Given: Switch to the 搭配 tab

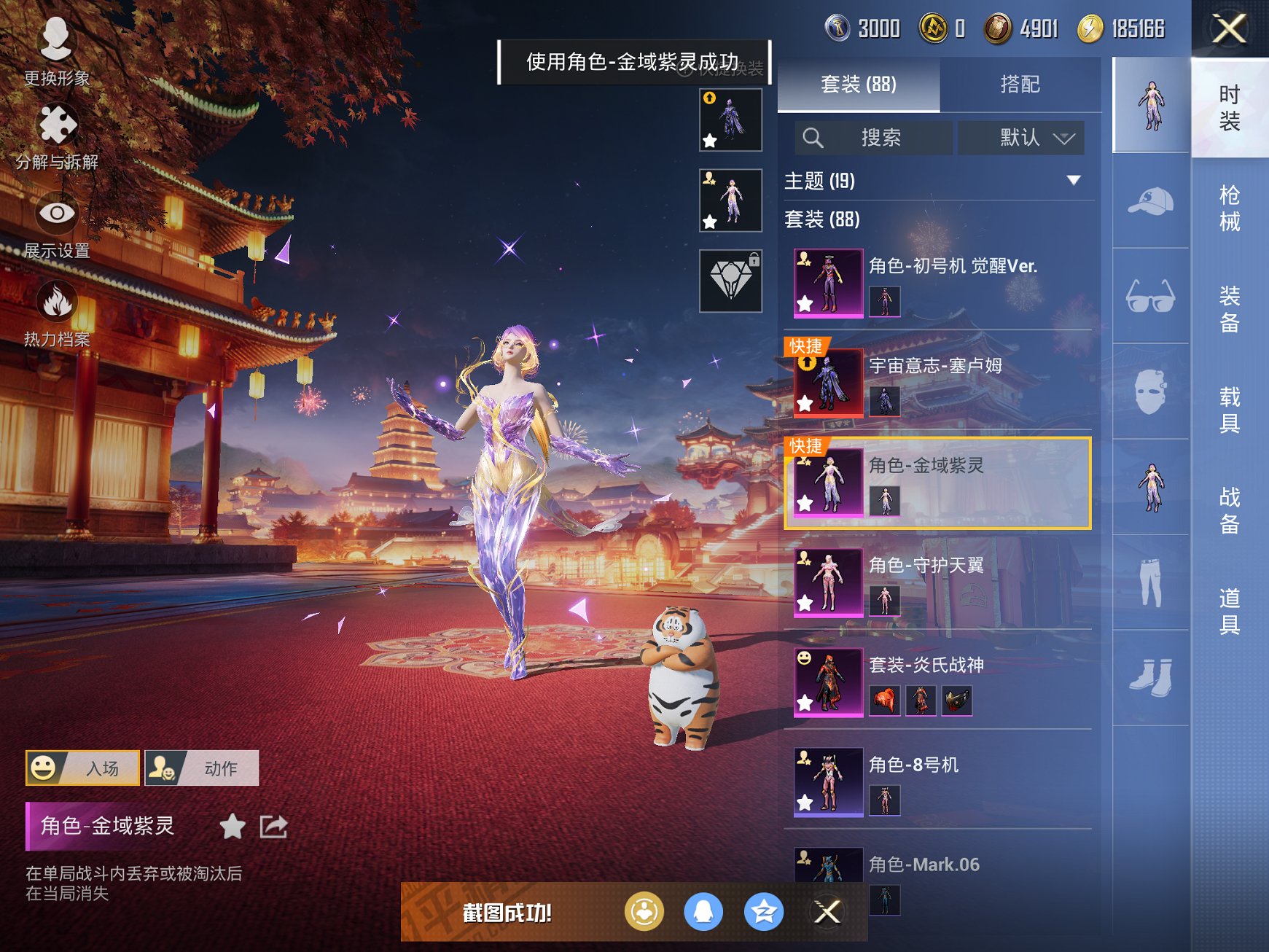Looking at the screenshot, I should [x=1020, y=85].
